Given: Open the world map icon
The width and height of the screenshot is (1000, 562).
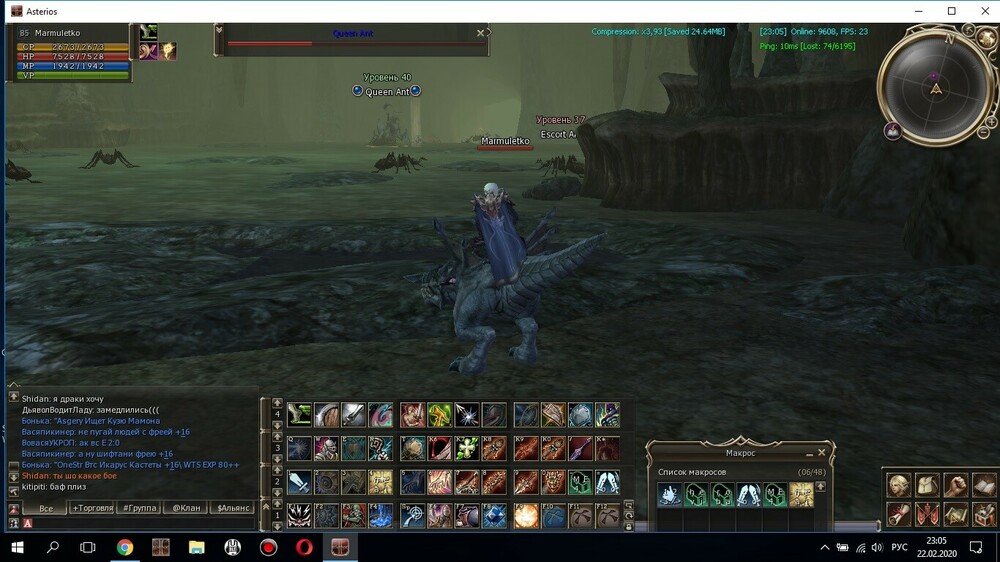Looking at the screenshot, I should pyautogui.click(x=957, y=514).
